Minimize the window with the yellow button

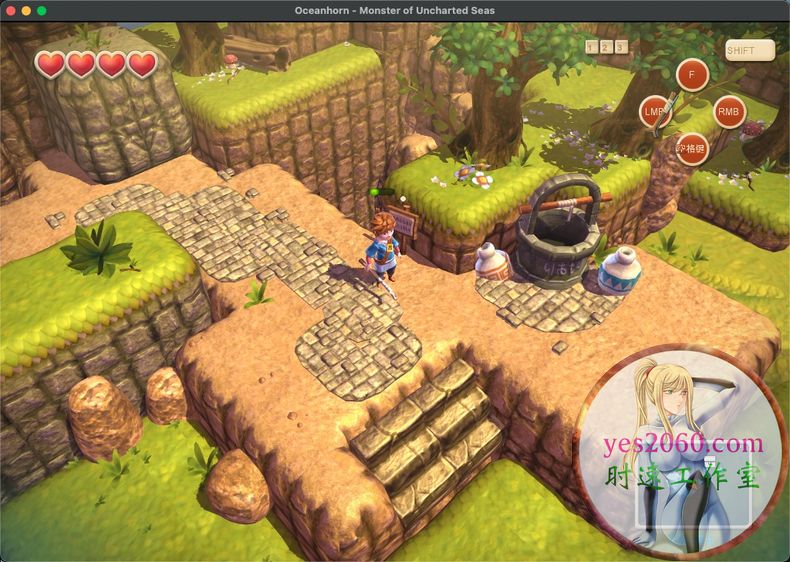(x=26, y=10)
